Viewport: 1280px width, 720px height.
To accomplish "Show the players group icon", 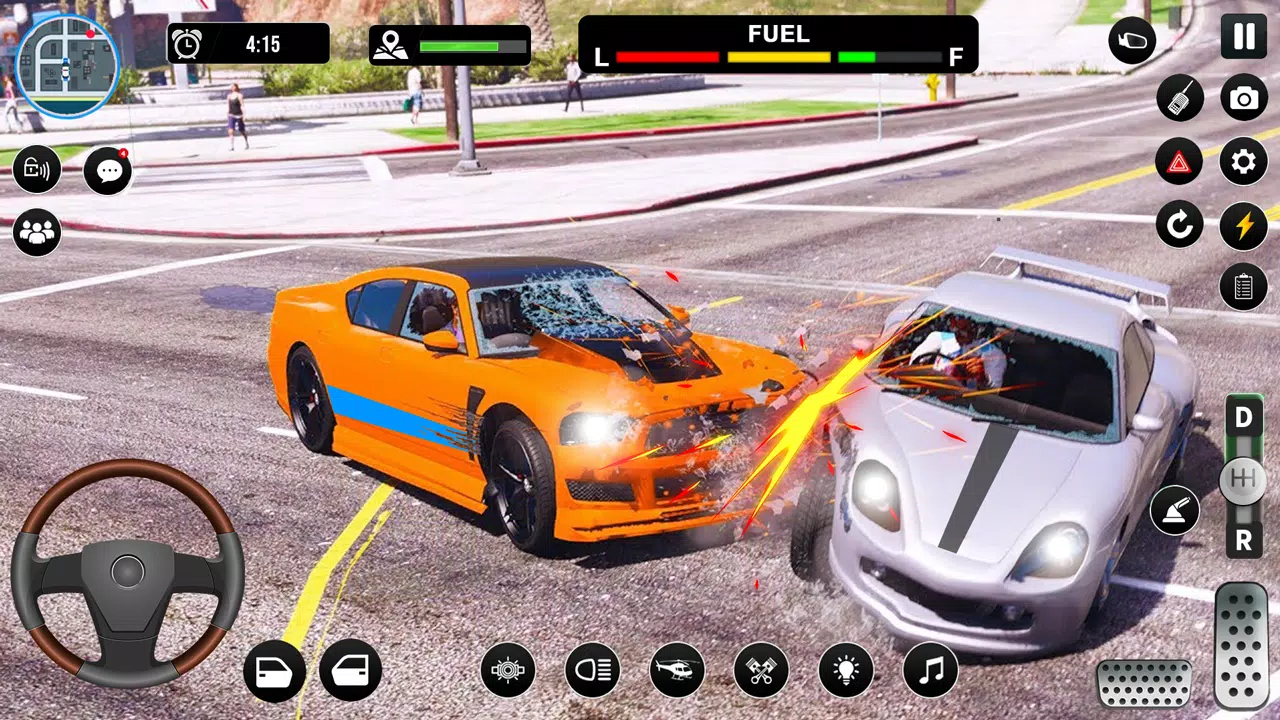I will click(37, 232).
